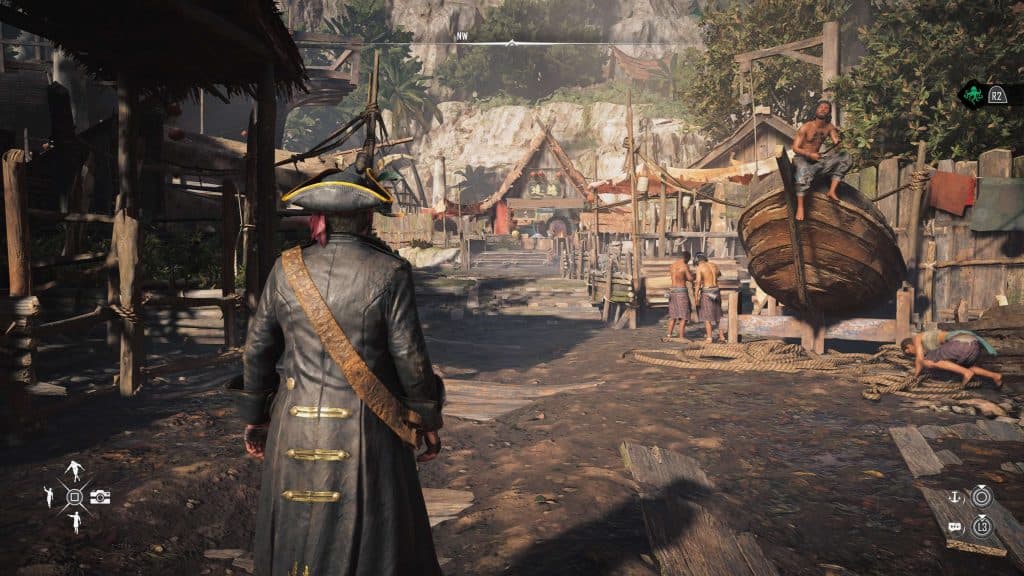Select the dancing figure emote icon
1024x576 pixels.
coord(74,470)
